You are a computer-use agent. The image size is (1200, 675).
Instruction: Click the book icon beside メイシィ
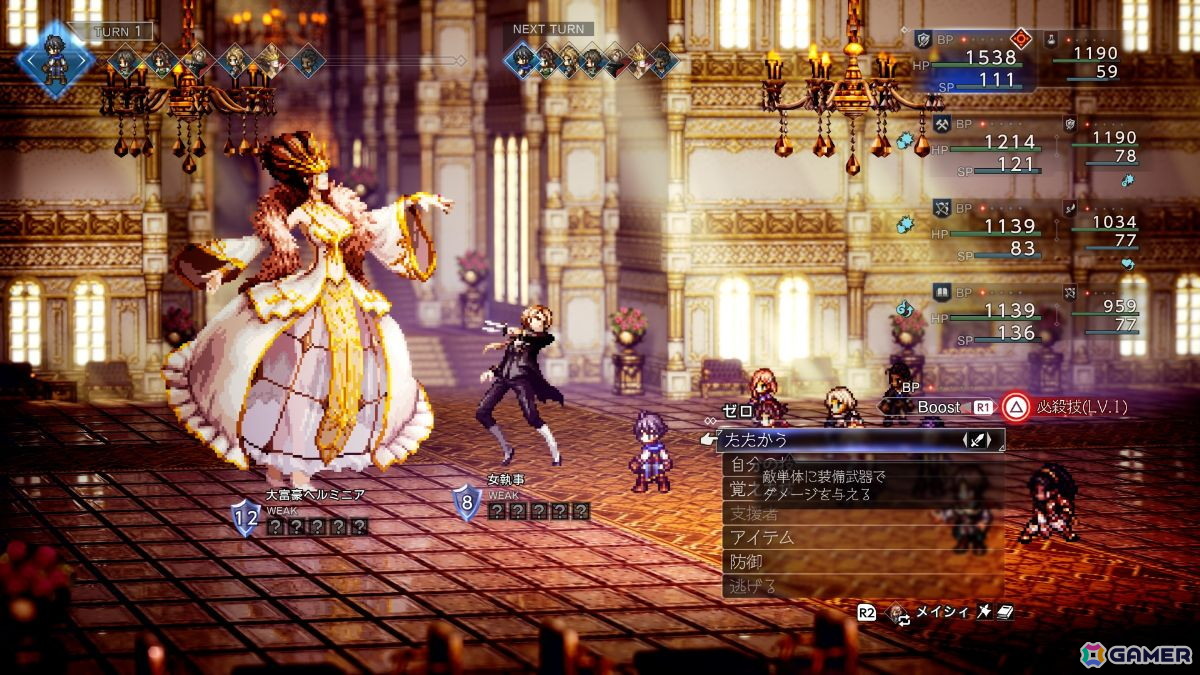1005,612
